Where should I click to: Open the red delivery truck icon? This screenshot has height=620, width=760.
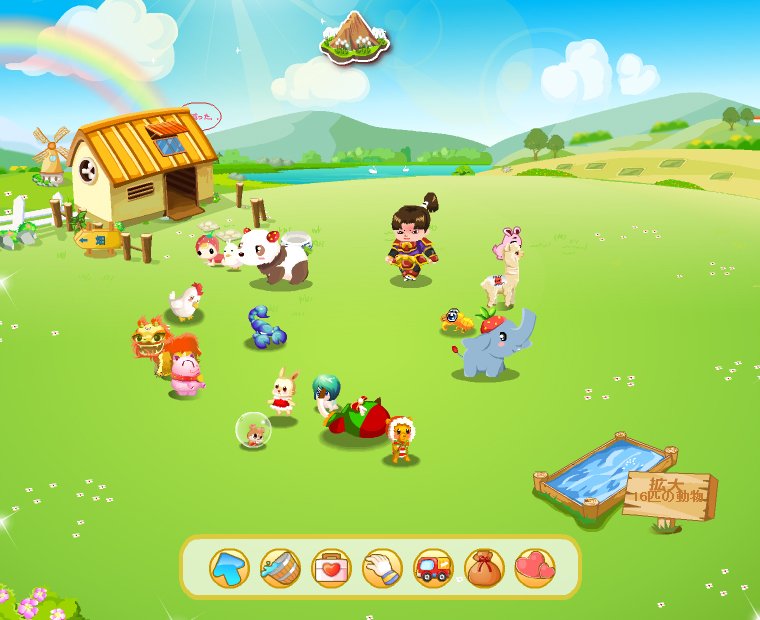[433, 568]
